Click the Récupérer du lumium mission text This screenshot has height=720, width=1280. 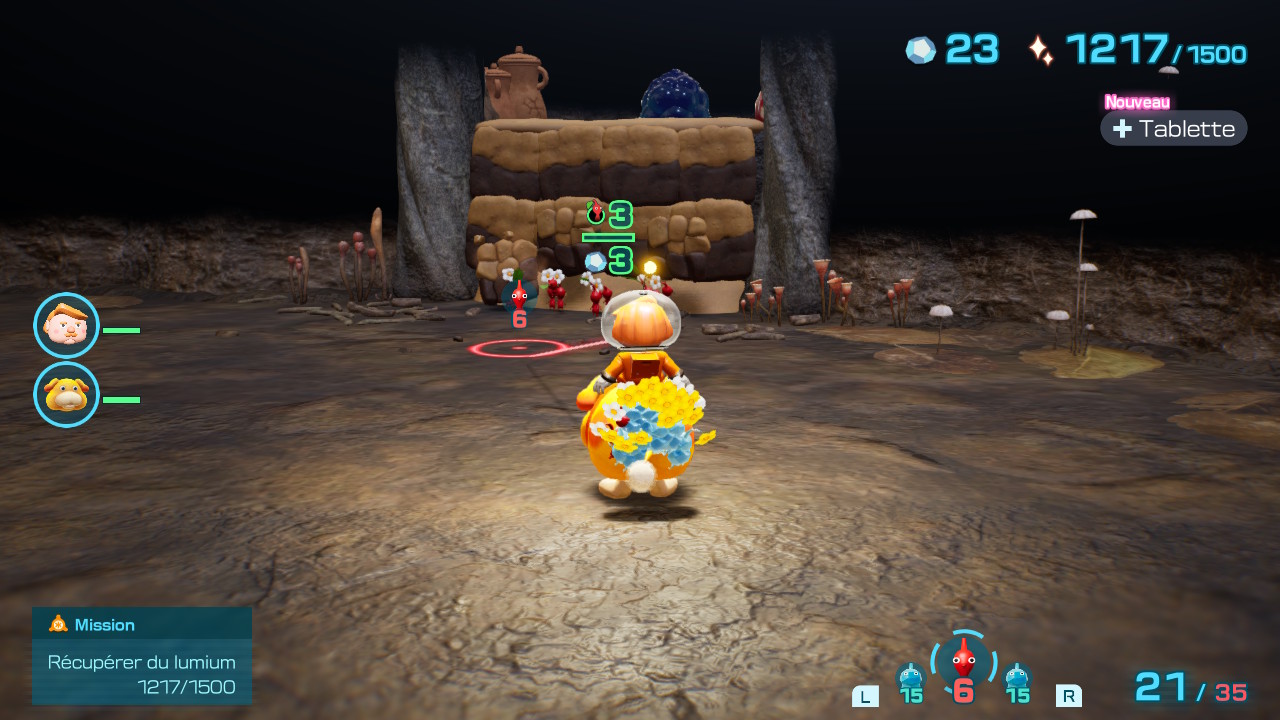[141, 662]
